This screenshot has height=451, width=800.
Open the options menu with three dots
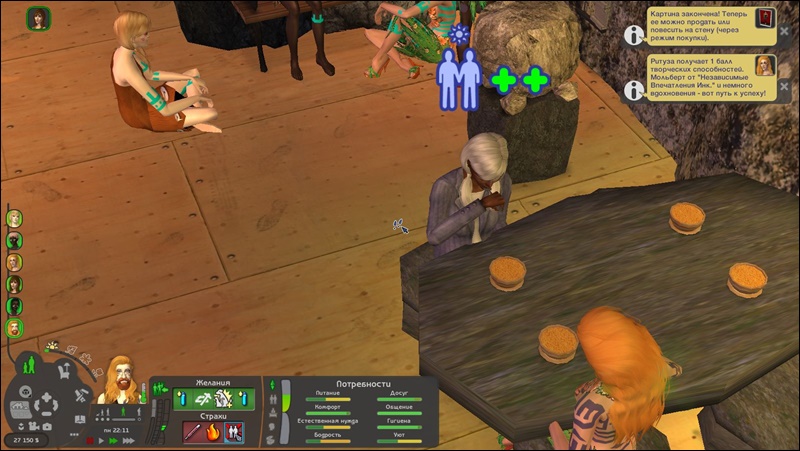74,436
